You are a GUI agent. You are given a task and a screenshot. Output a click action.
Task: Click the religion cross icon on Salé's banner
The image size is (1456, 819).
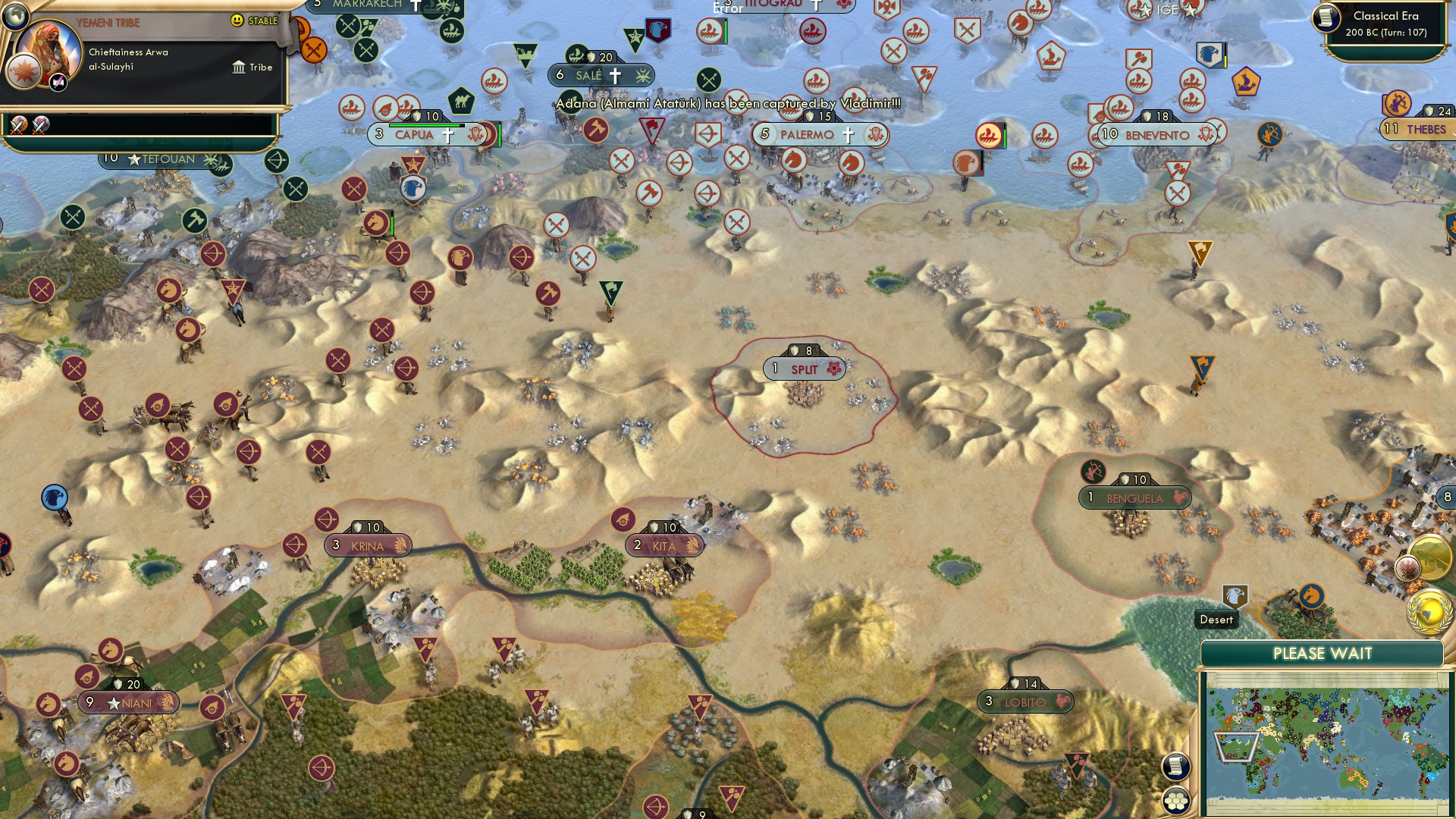614,75
